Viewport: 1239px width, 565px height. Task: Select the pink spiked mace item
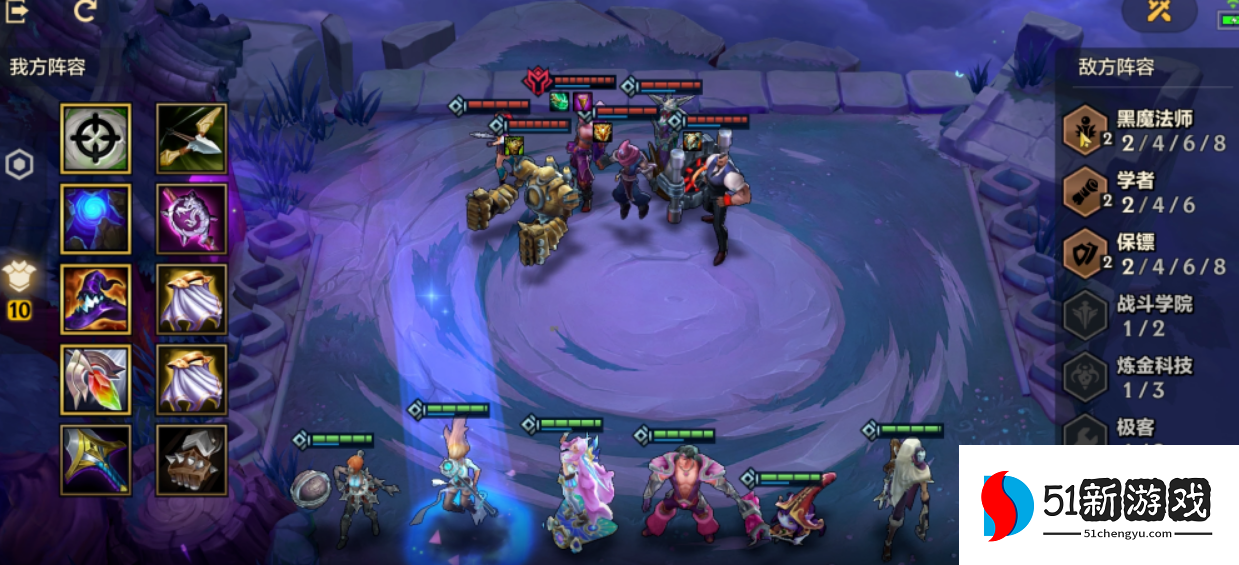[x=191, y=218]
